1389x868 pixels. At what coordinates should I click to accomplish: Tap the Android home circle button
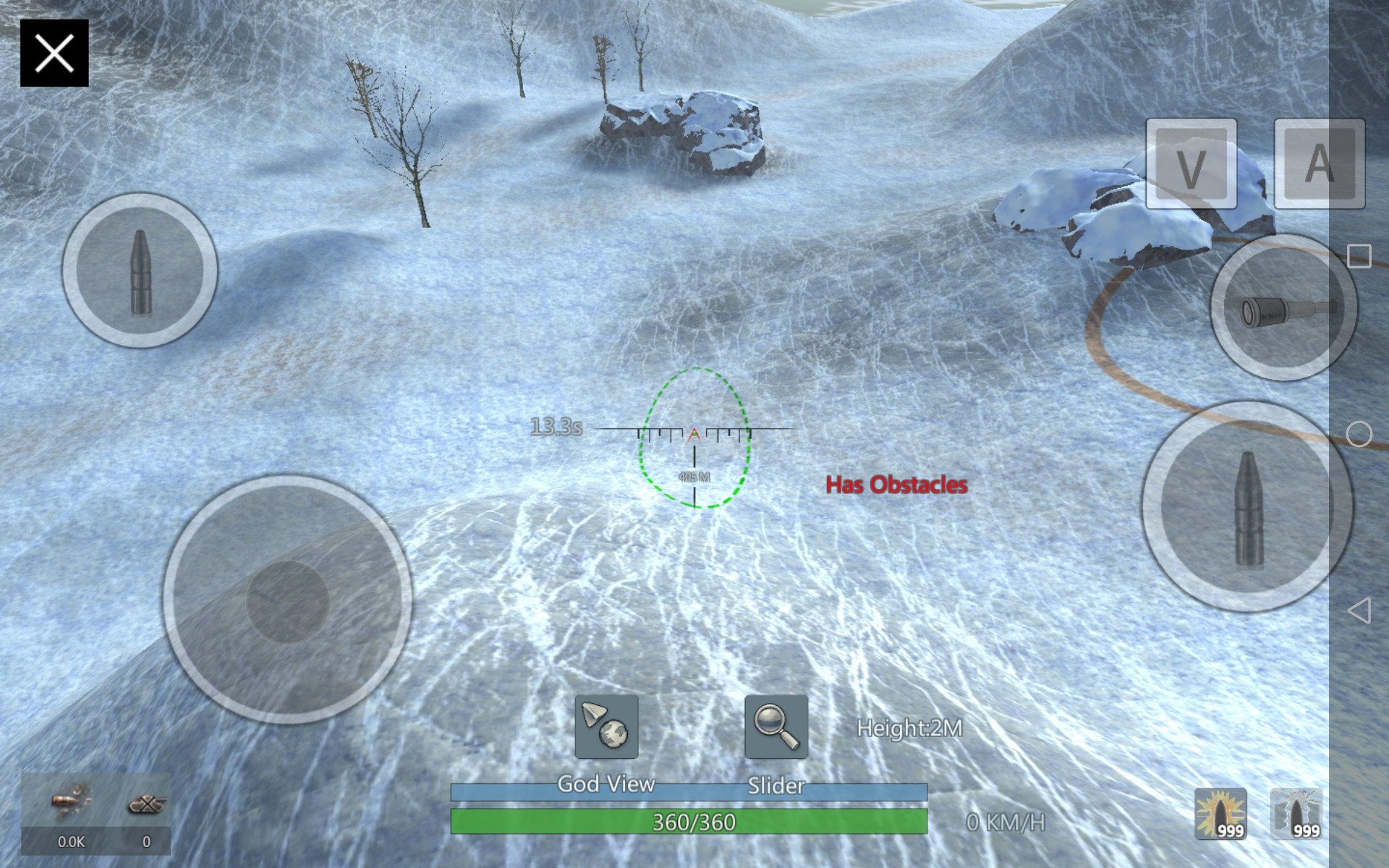pyautogui.click(x=1359, y=434)
